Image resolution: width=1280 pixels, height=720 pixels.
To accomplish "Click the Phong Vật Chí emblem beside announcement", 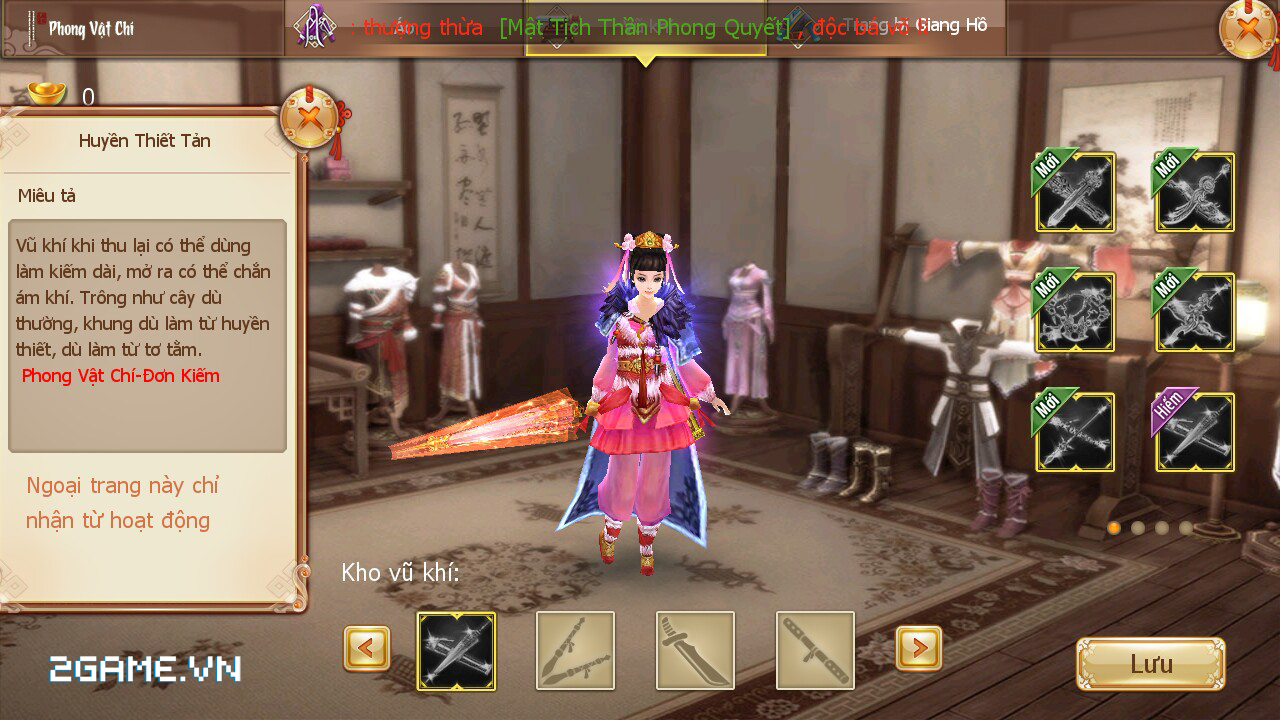I will pyautogui.click(x=313, y=26).
